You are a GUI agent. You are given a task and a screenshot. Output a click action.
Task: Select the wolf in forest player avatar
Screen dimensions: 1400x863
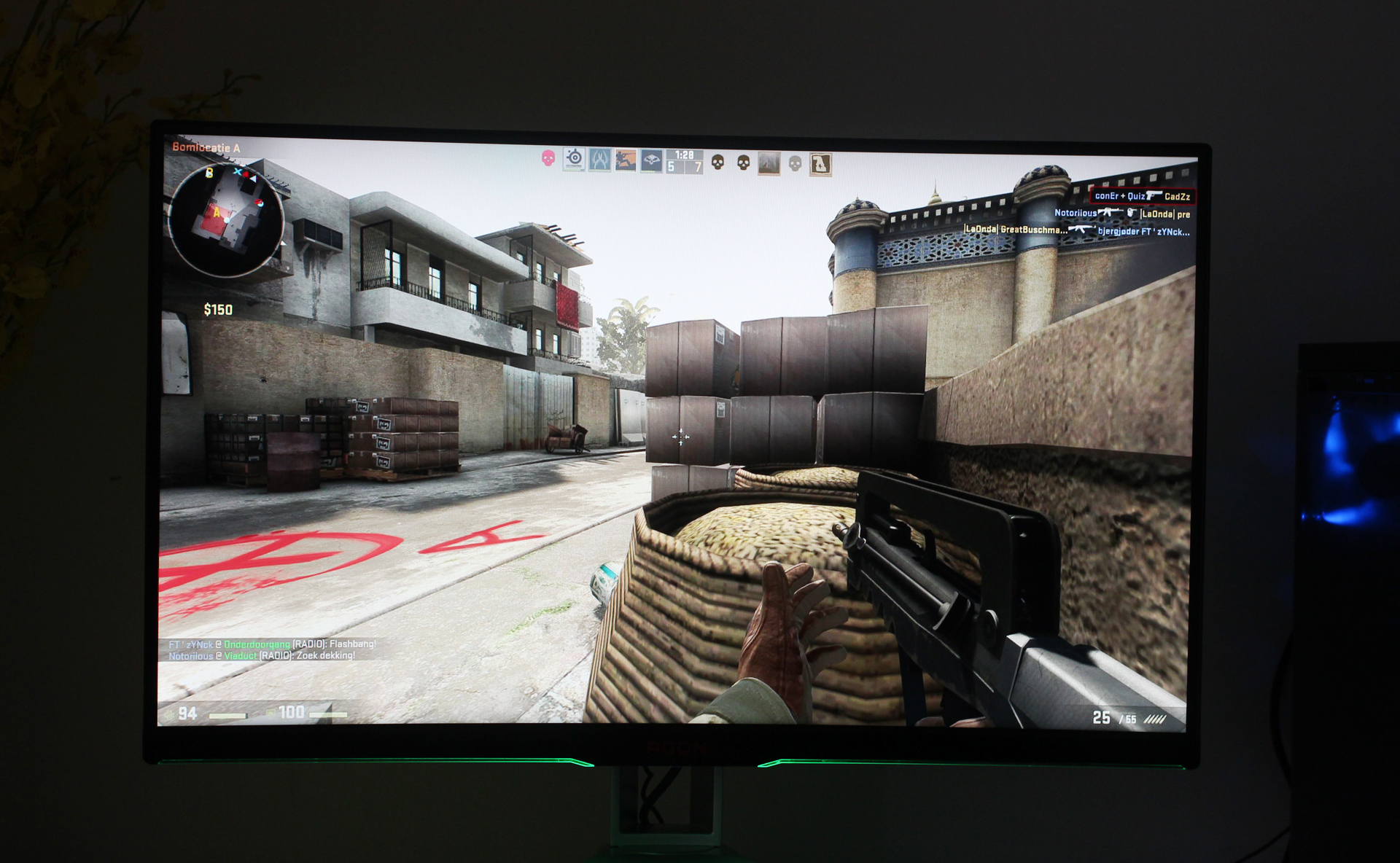[x=769, y=163]
